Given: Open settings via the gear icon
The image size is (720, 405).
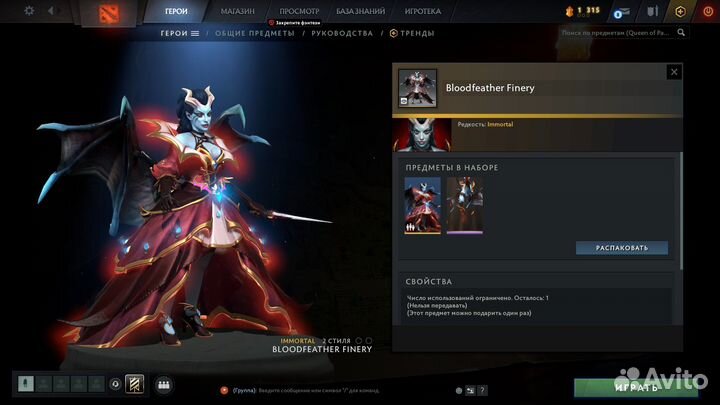Looking at the screenshot, I should pos(28,10).
